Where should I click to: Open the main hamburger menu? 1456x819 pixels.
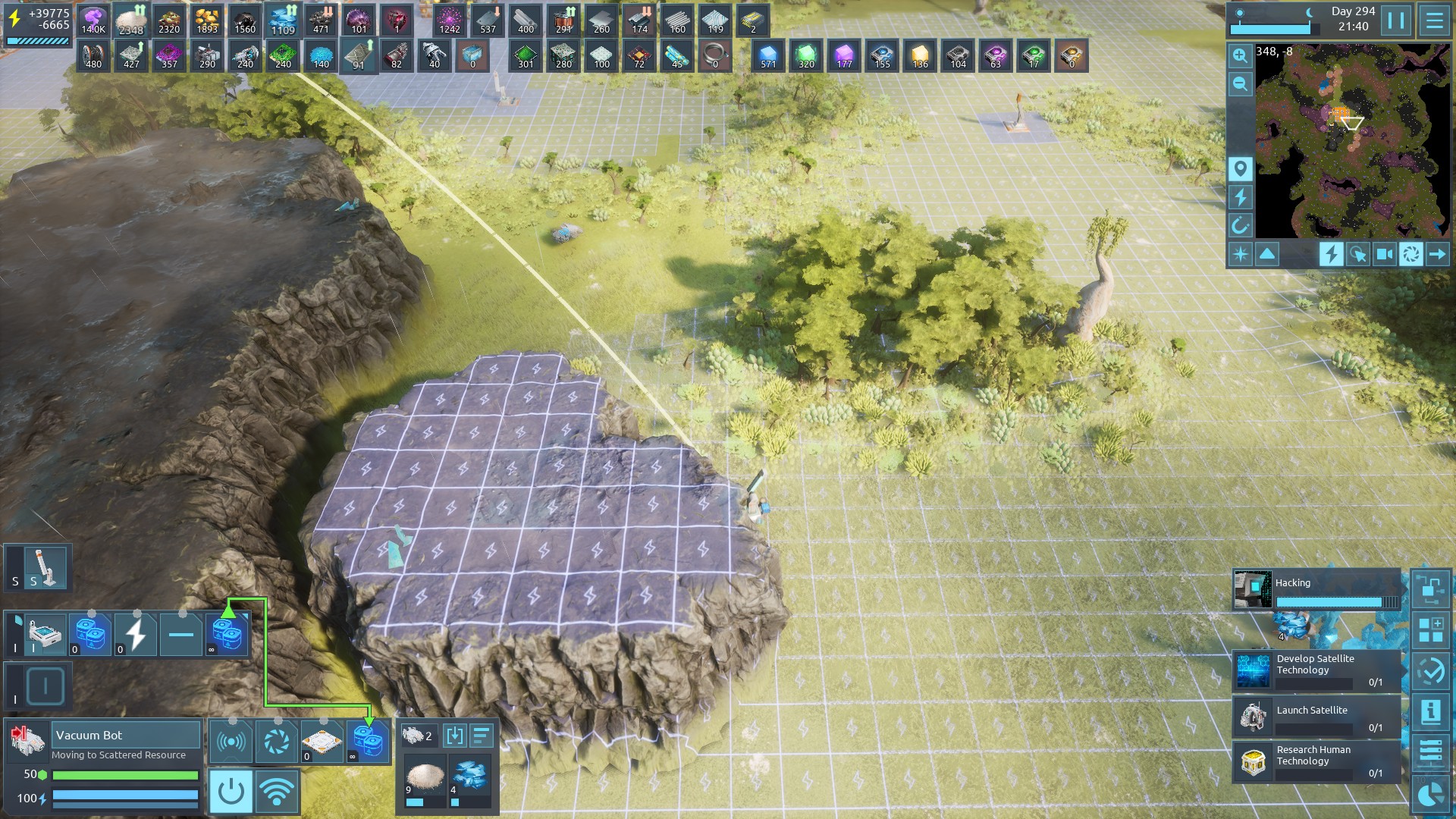(1434, 20)
